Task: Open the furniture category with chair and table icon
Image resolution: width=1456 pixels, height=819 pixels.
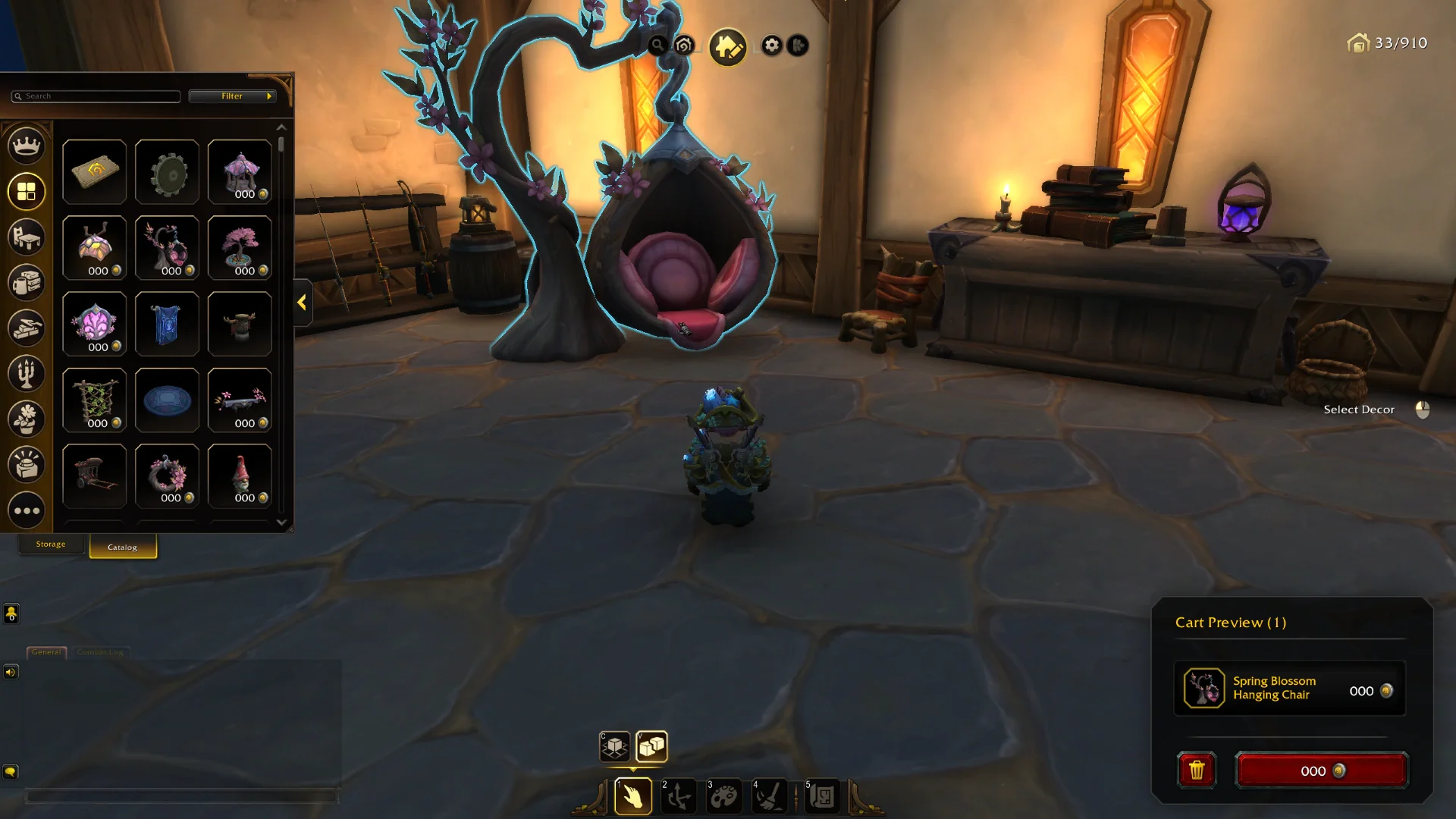Action: point(26,237)
